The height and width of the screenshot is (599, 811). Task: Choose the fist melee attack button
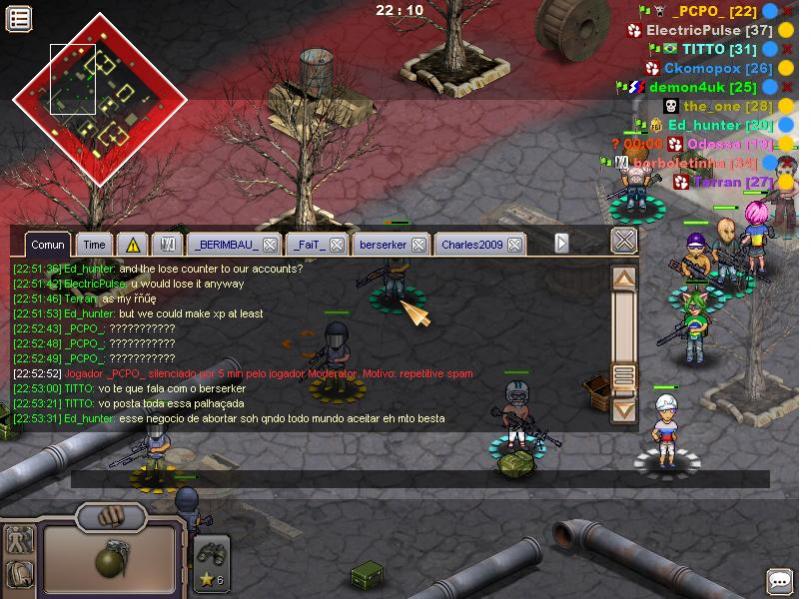point(112,516)
